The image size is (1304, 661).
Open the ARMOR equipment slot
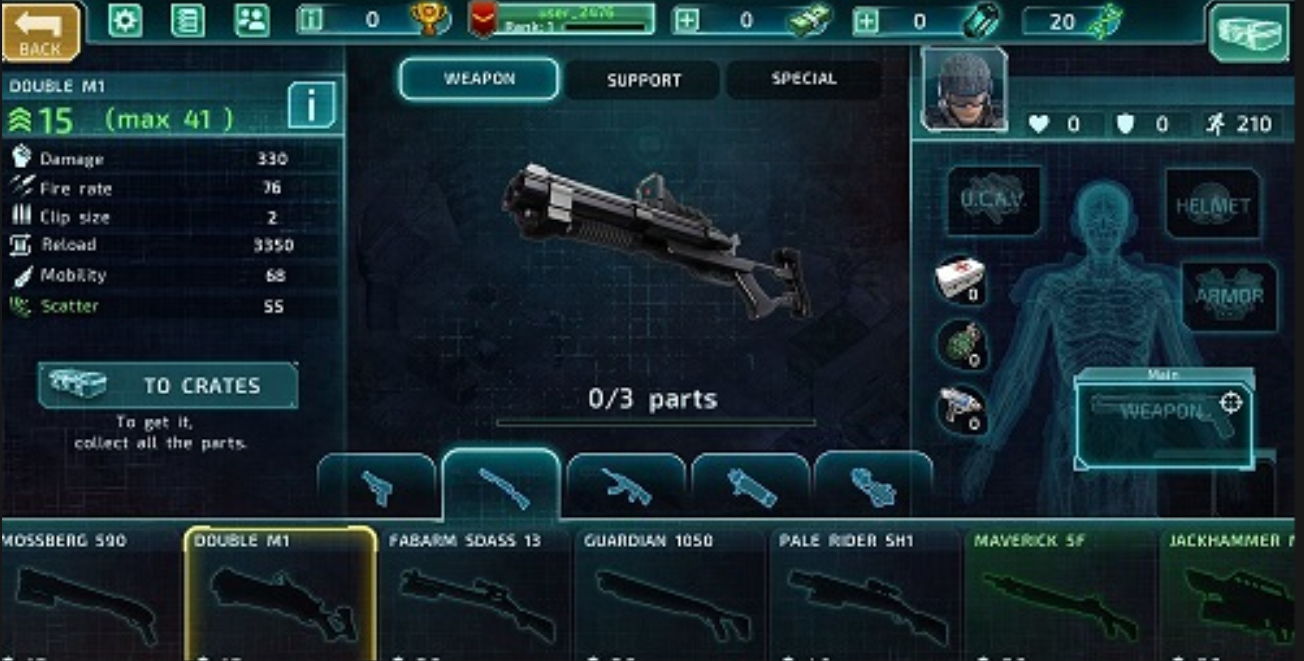click(x=1229, y=296)
